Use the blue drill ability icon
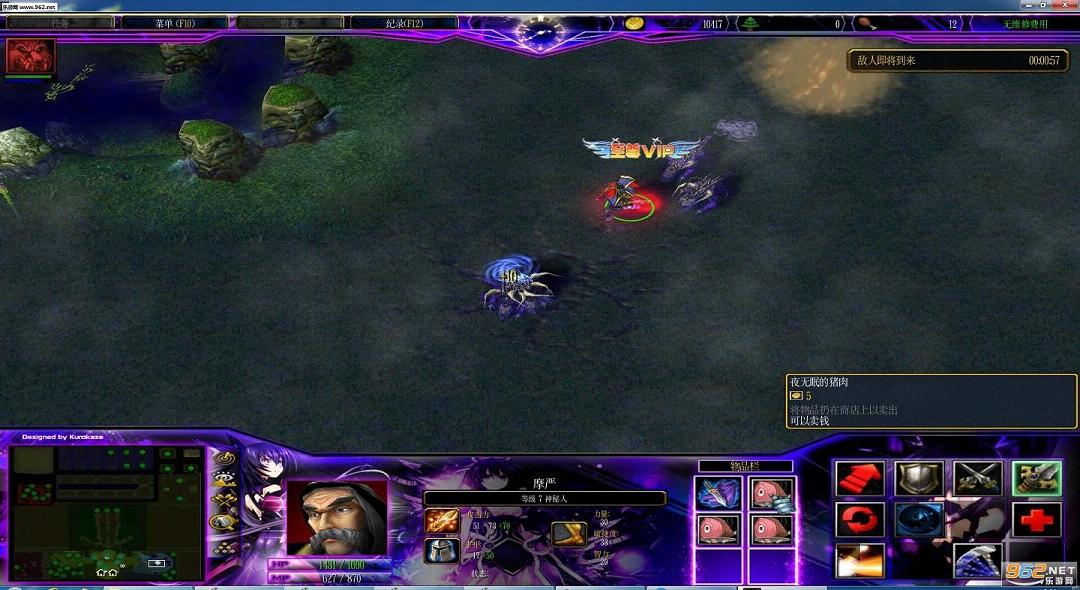The width and height of the screenshot is (1080, 590). click(x=977, y=560)
